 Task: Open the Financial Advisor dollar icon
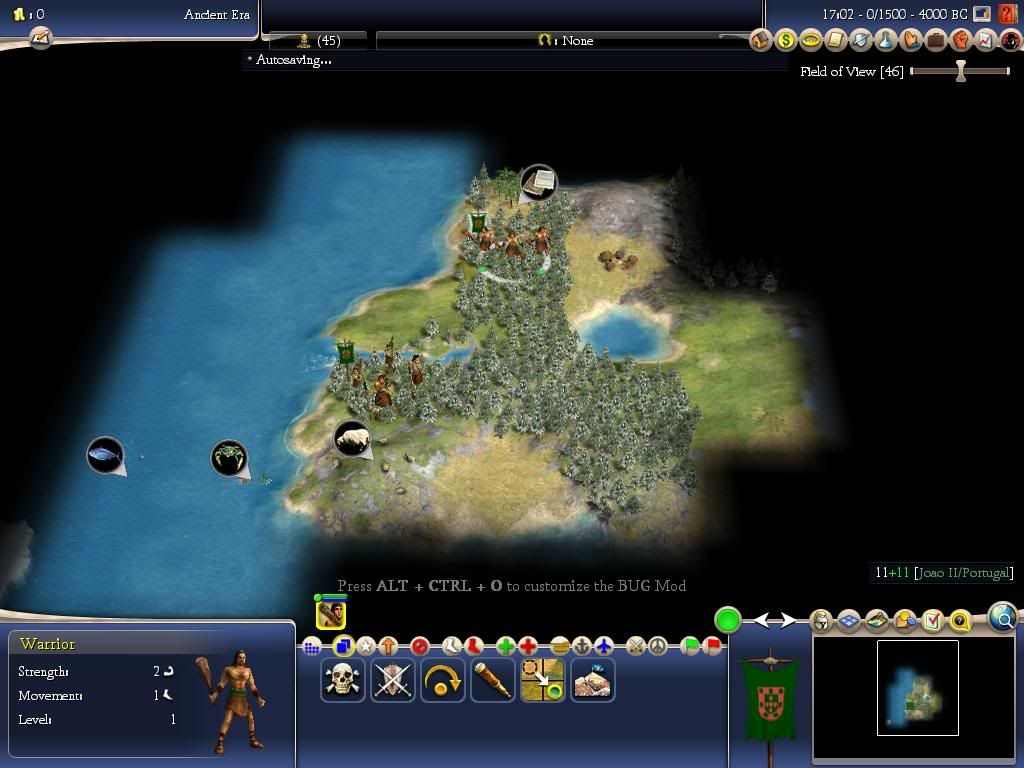[785, 41]
